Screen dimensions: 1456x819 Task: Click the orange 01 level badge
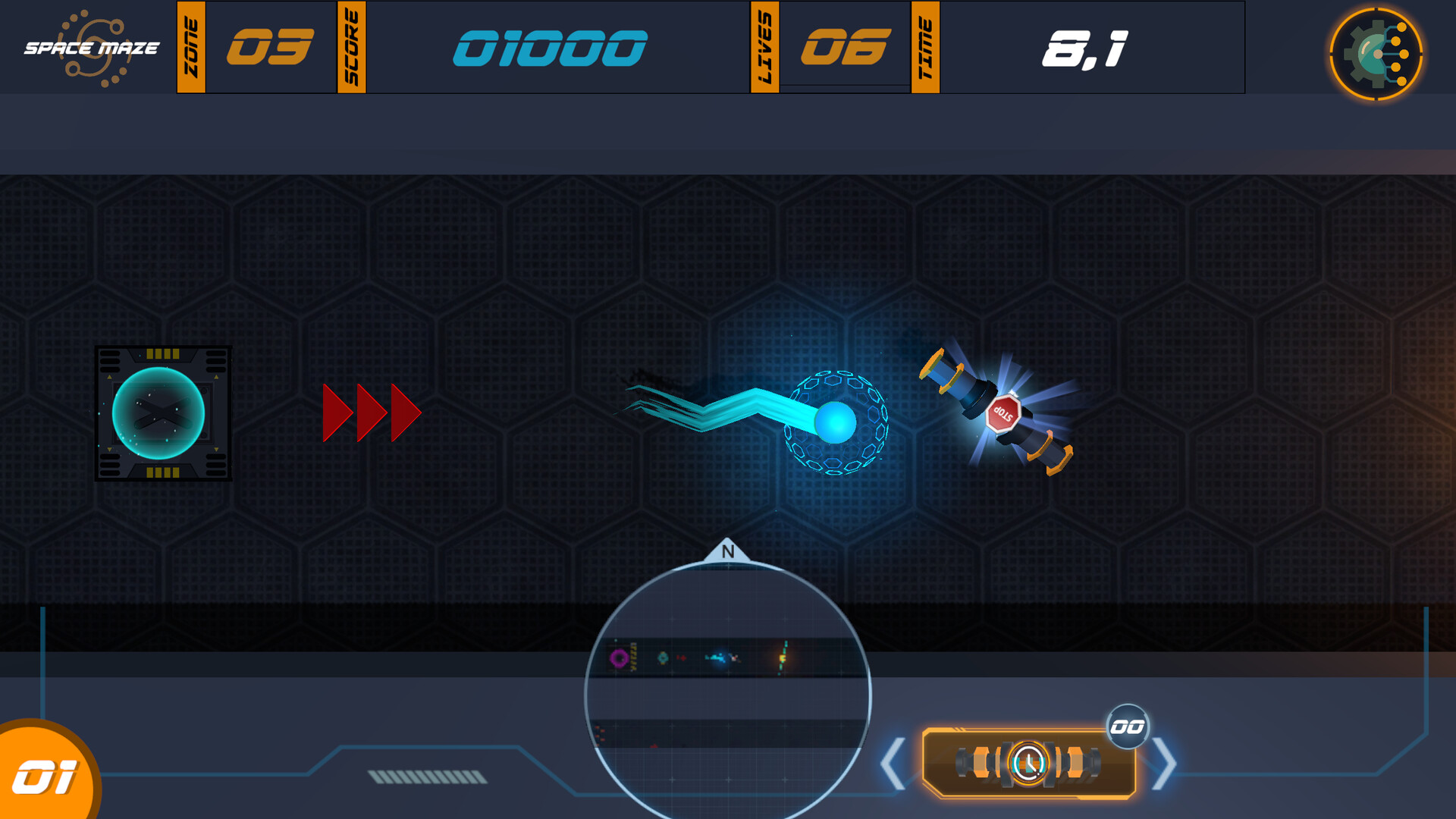[47, 775]
